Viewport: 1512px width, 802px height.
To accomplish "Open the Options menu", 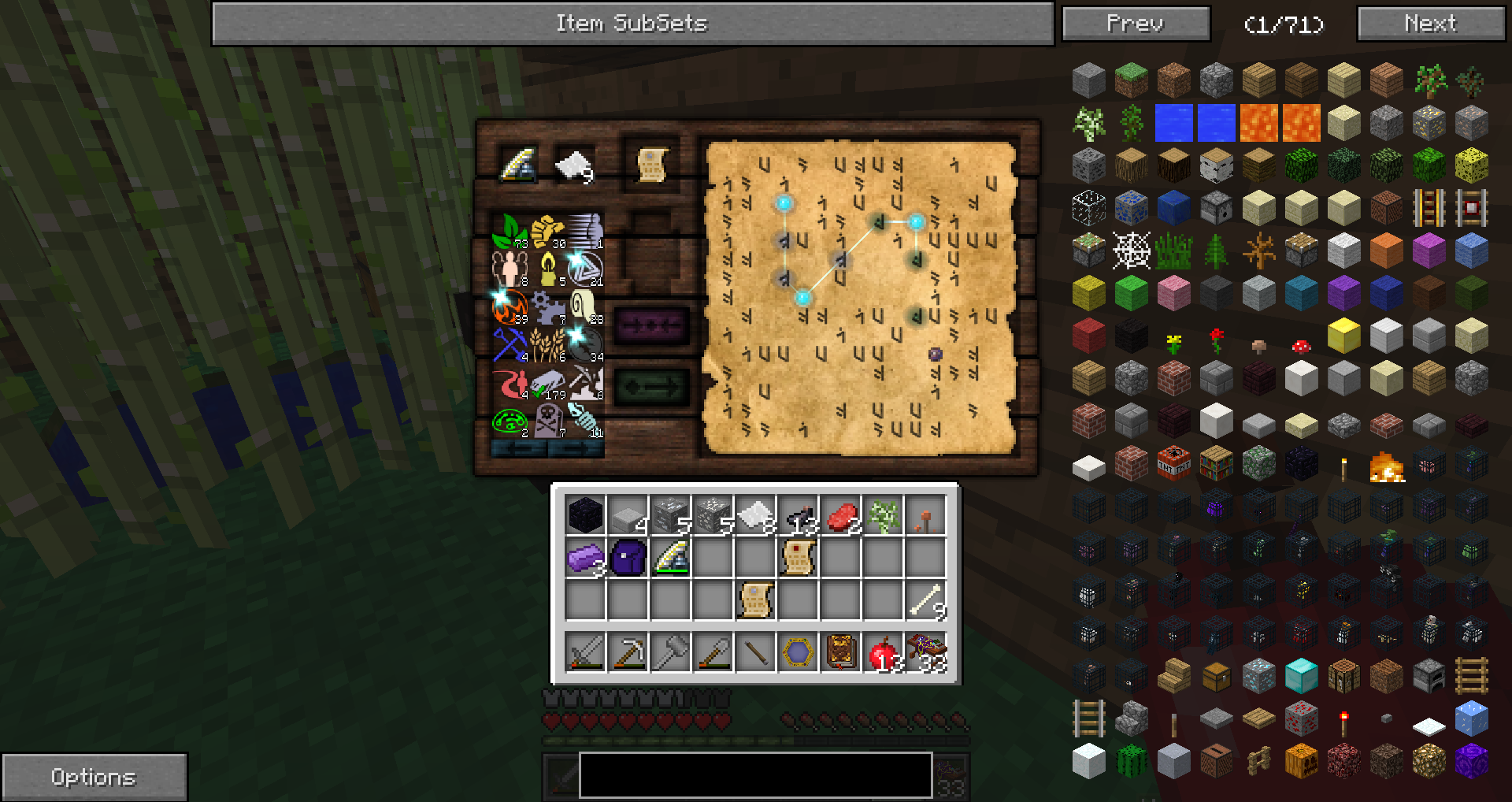I will coord(94,777).
